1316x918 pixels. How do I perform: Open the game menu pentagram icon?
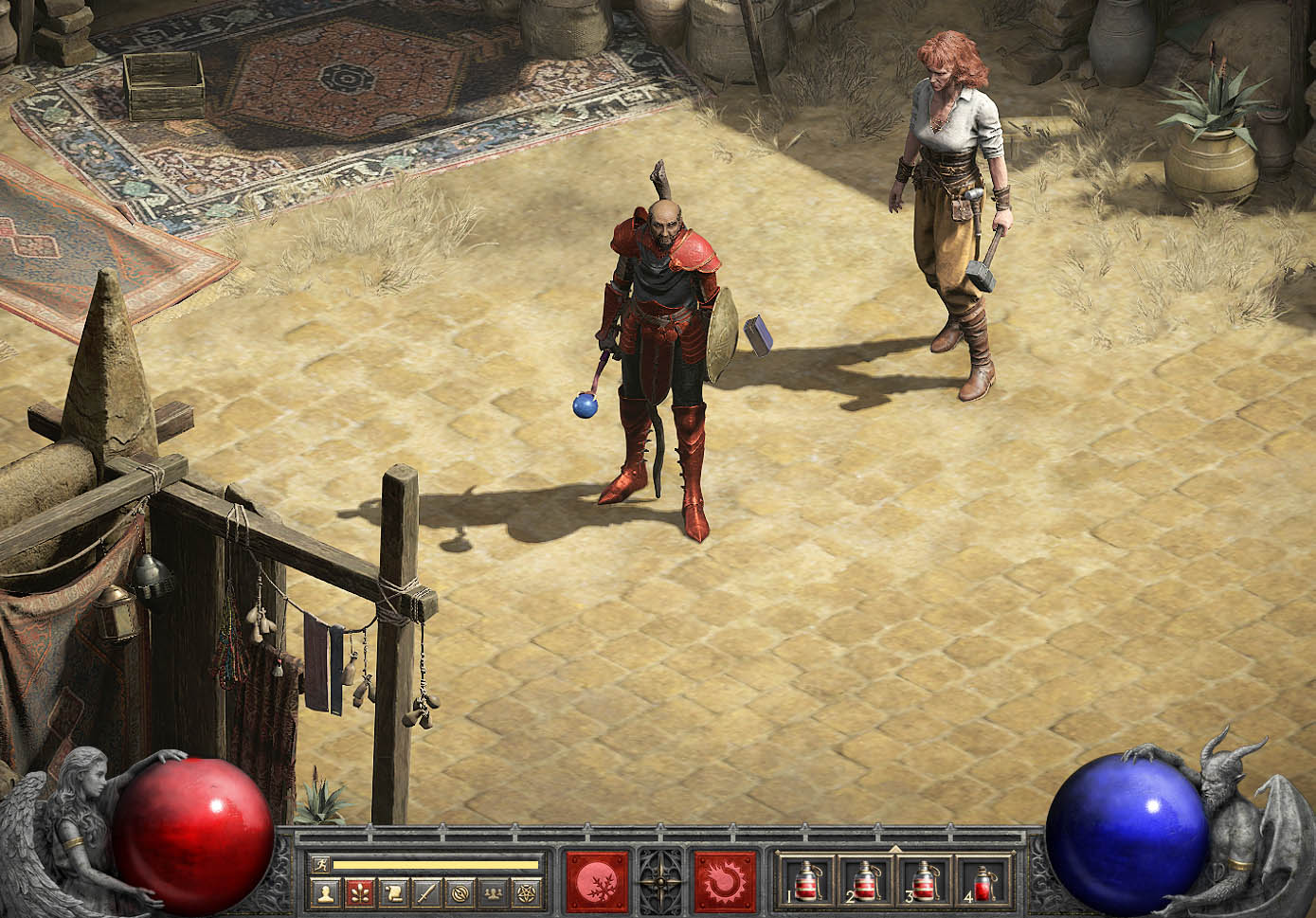click(524, 892)
